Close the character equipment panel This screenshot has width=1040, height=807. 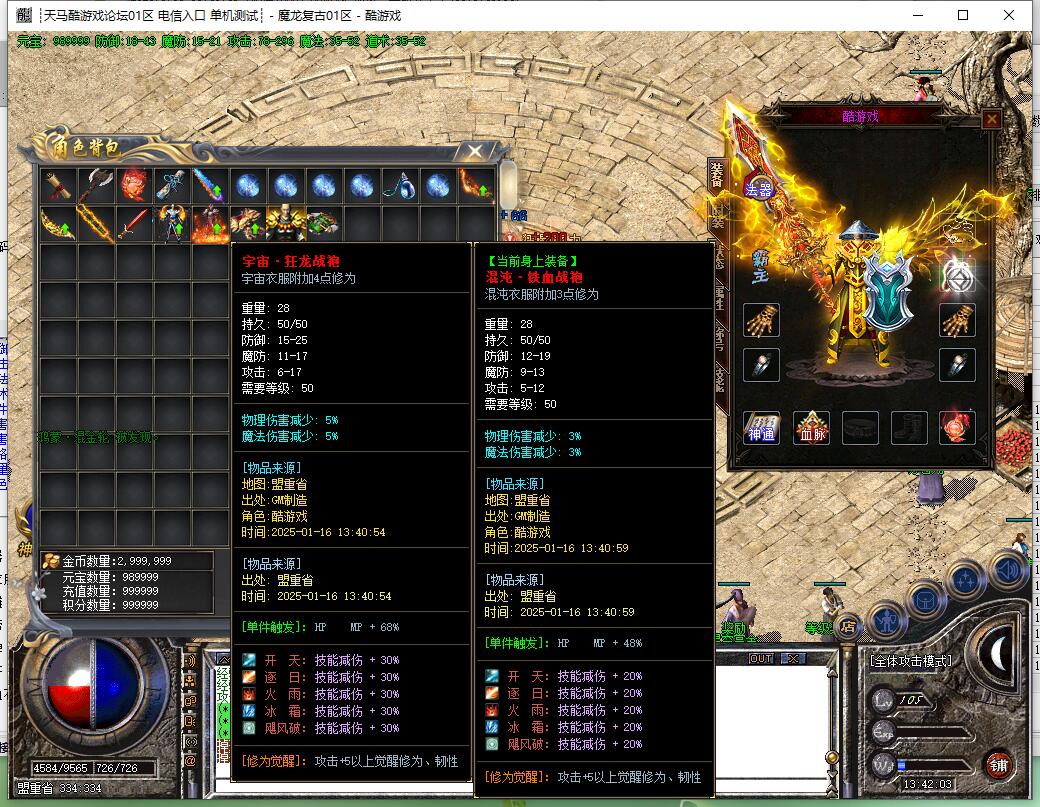[991, 120]
